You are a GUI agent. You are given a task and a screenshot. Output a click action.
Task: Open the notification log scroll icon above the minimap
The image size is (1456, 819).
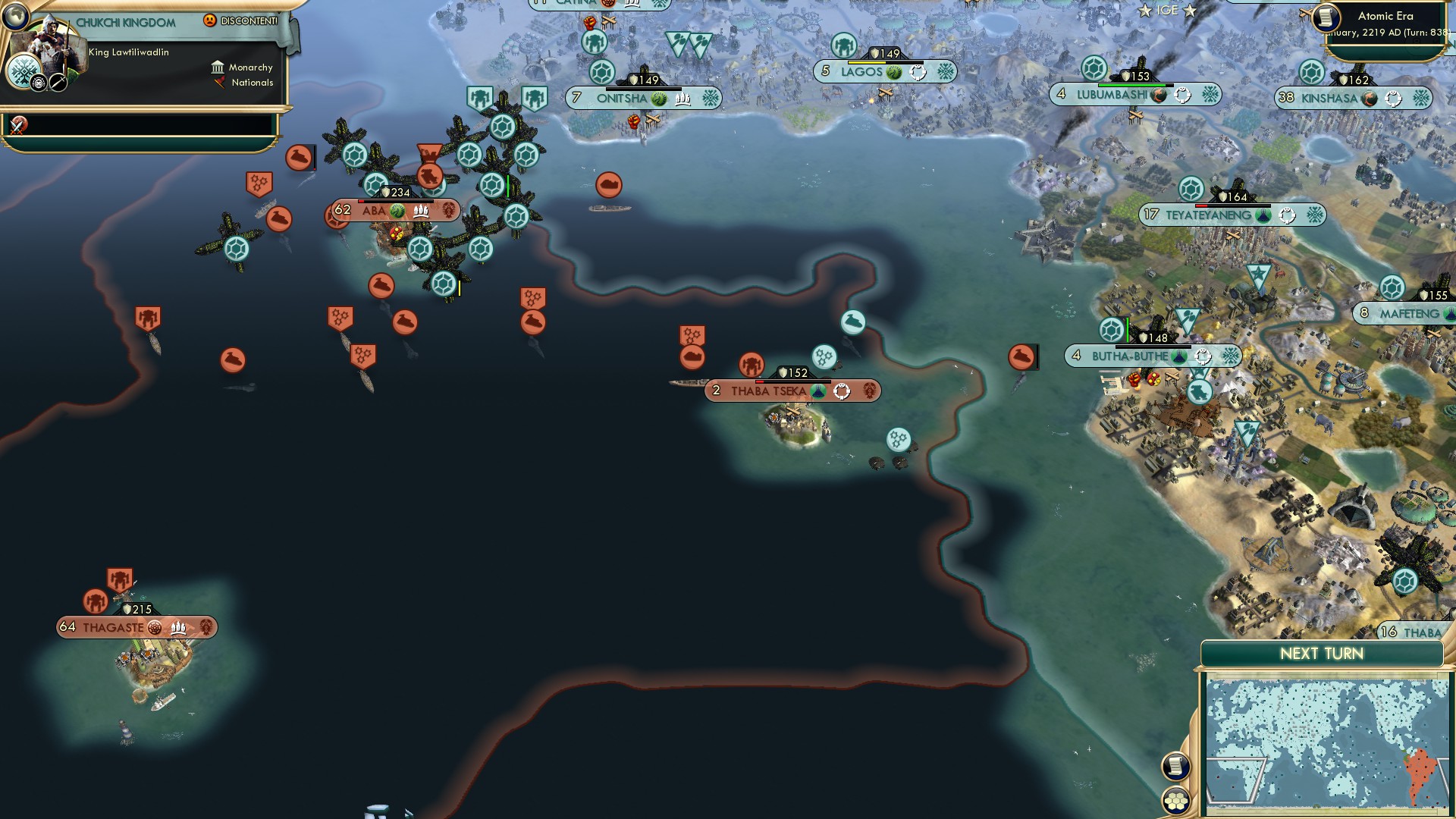(x=1176, y=766)
